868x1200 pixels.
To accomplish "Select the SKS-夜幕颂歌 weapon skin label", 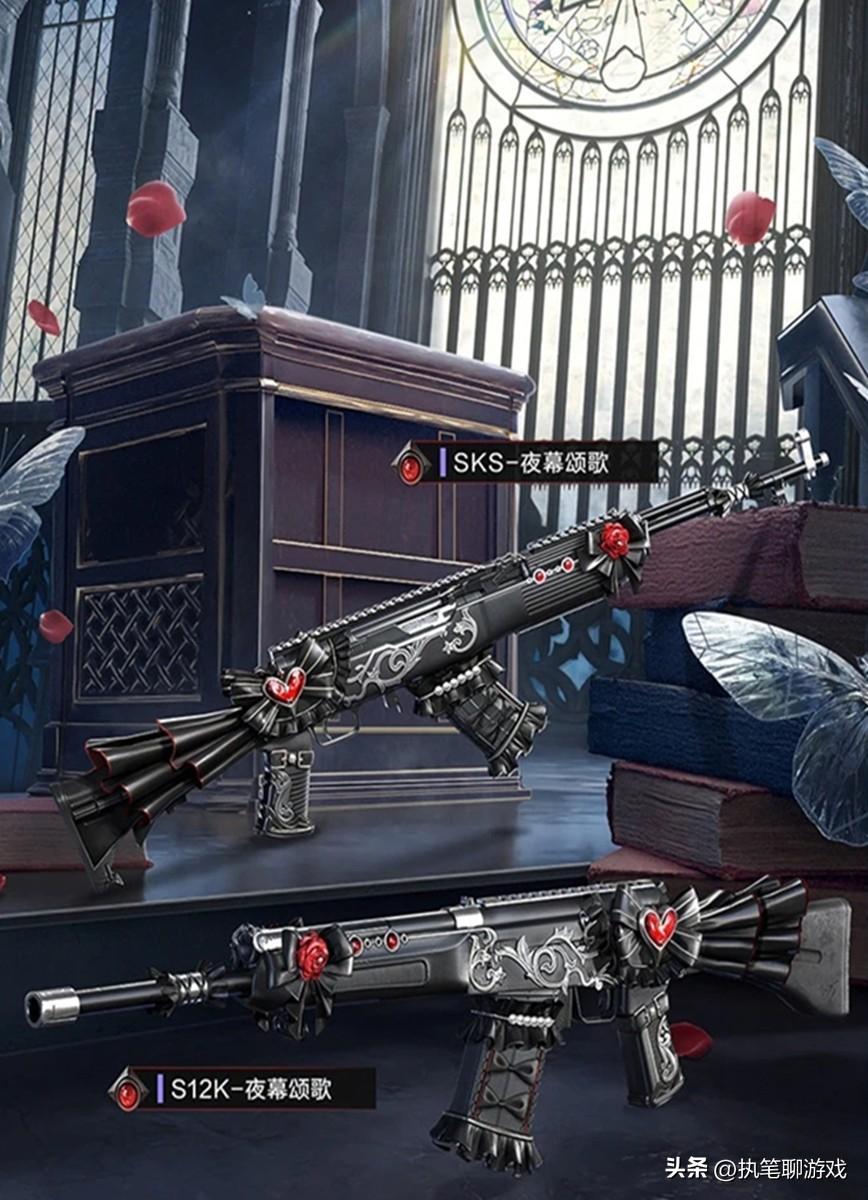I will click(531, 463).
